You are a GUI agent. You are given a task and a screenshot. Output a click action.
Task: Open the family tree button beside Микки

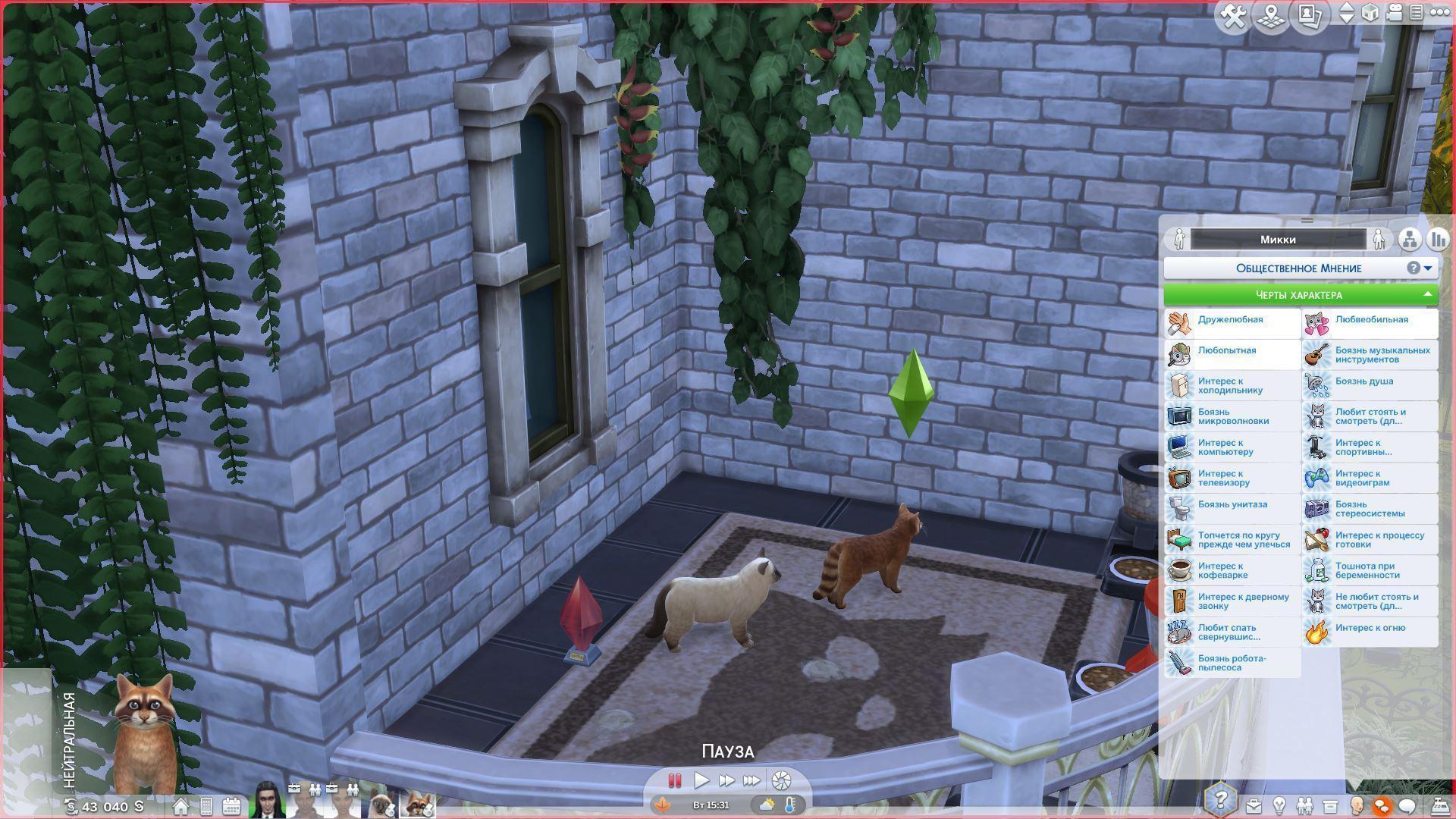tap(1410, 240)
